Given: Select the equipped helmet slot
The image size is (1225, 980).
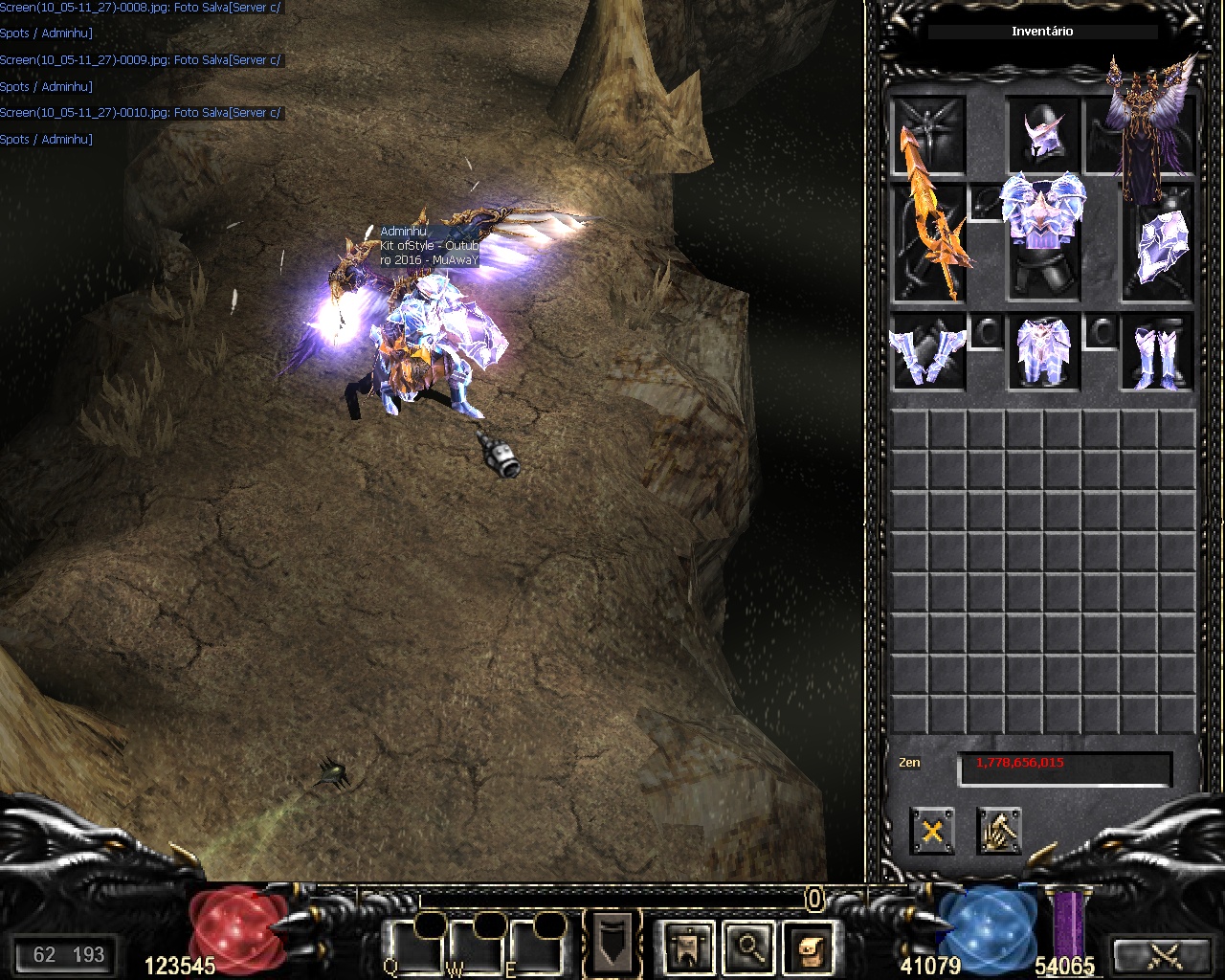Looking at the screenshot, I should [x=1043, y=135].
